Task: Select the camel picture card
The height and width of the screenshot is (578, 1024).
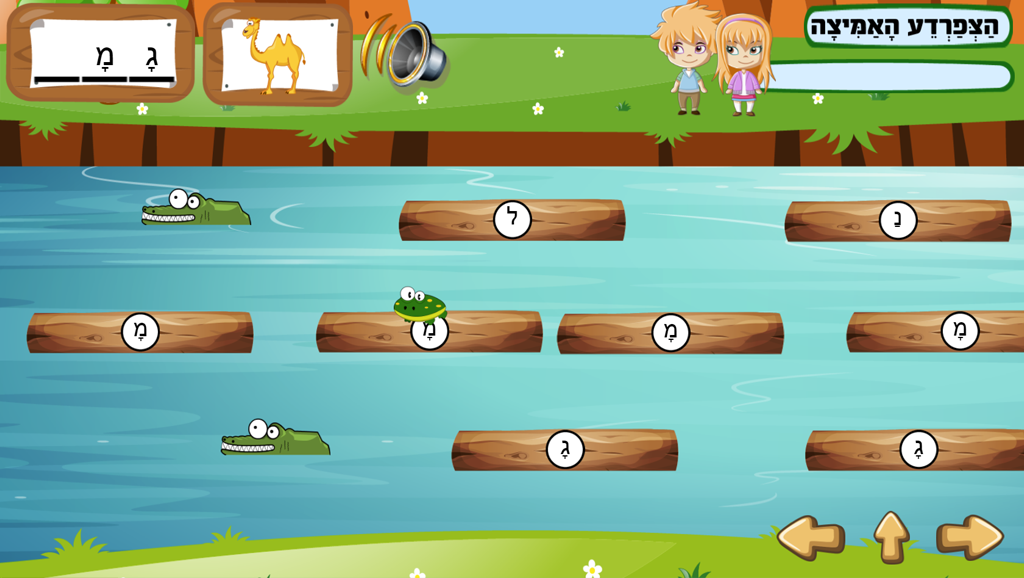Action: tap(277, 55)
